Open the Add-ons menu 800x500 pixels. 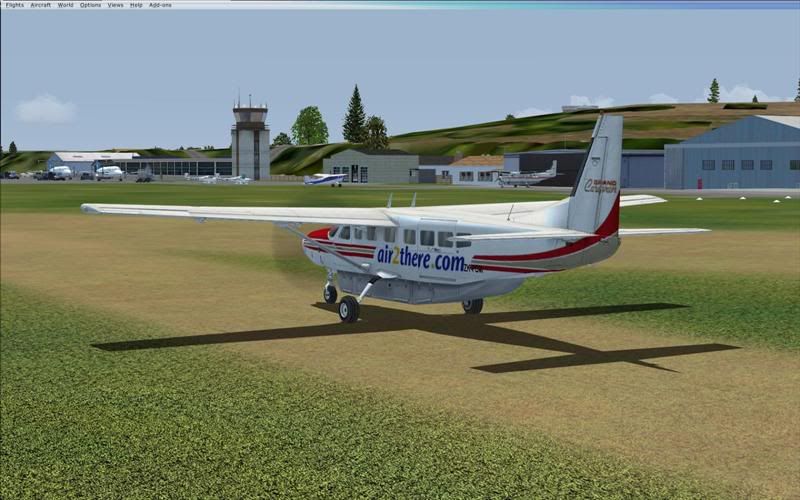click(160, 5)
